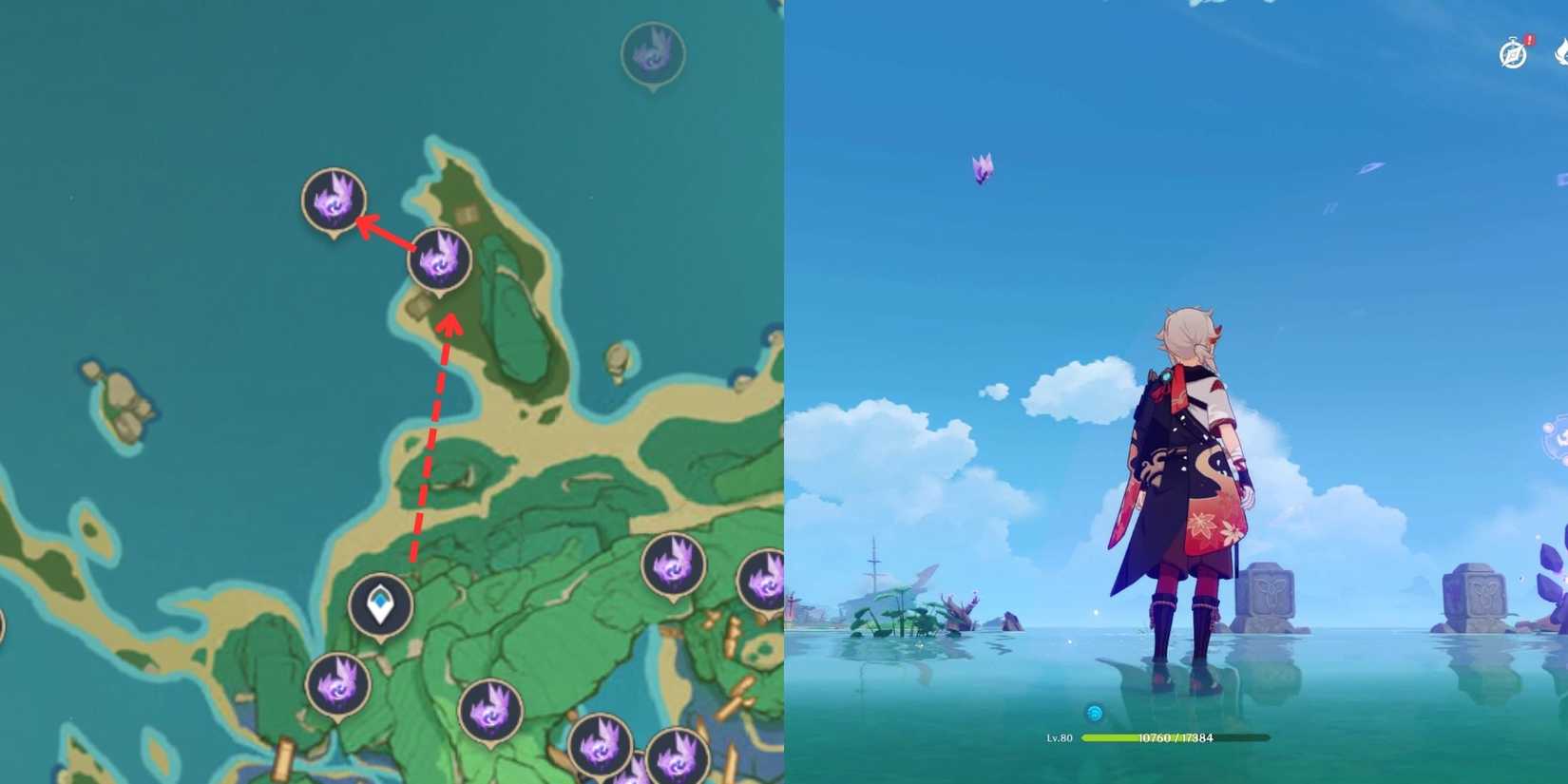Open the Events timer with red notification badge
The width and height of the screenshot is (1568, 784).
(x=1511, y=54)
